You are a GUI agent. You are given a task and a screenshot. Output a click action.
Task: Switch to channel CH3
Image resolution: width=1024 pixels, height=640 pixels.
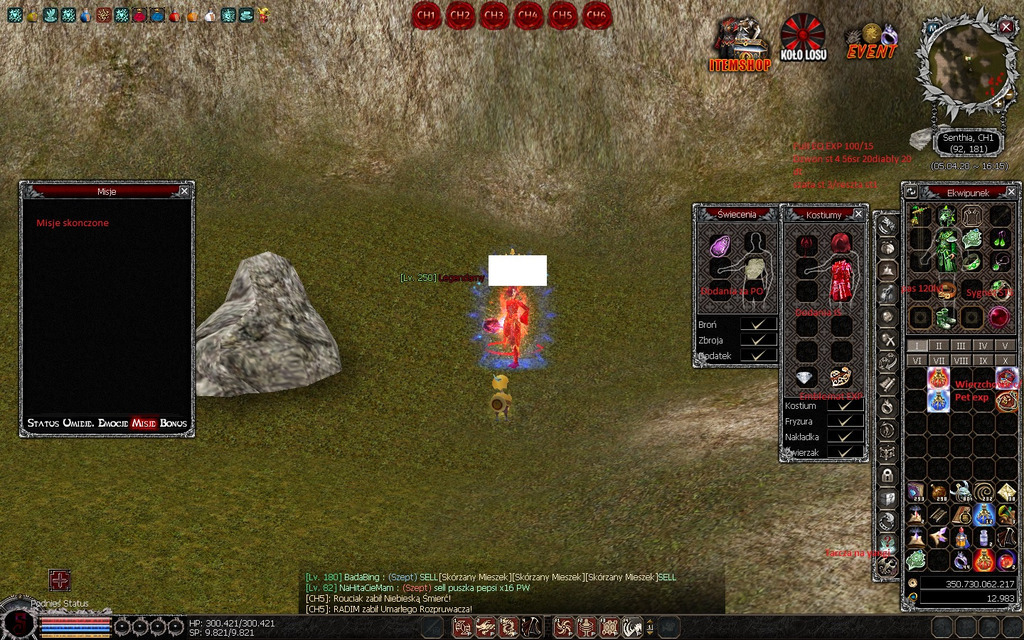pos(494,15)
